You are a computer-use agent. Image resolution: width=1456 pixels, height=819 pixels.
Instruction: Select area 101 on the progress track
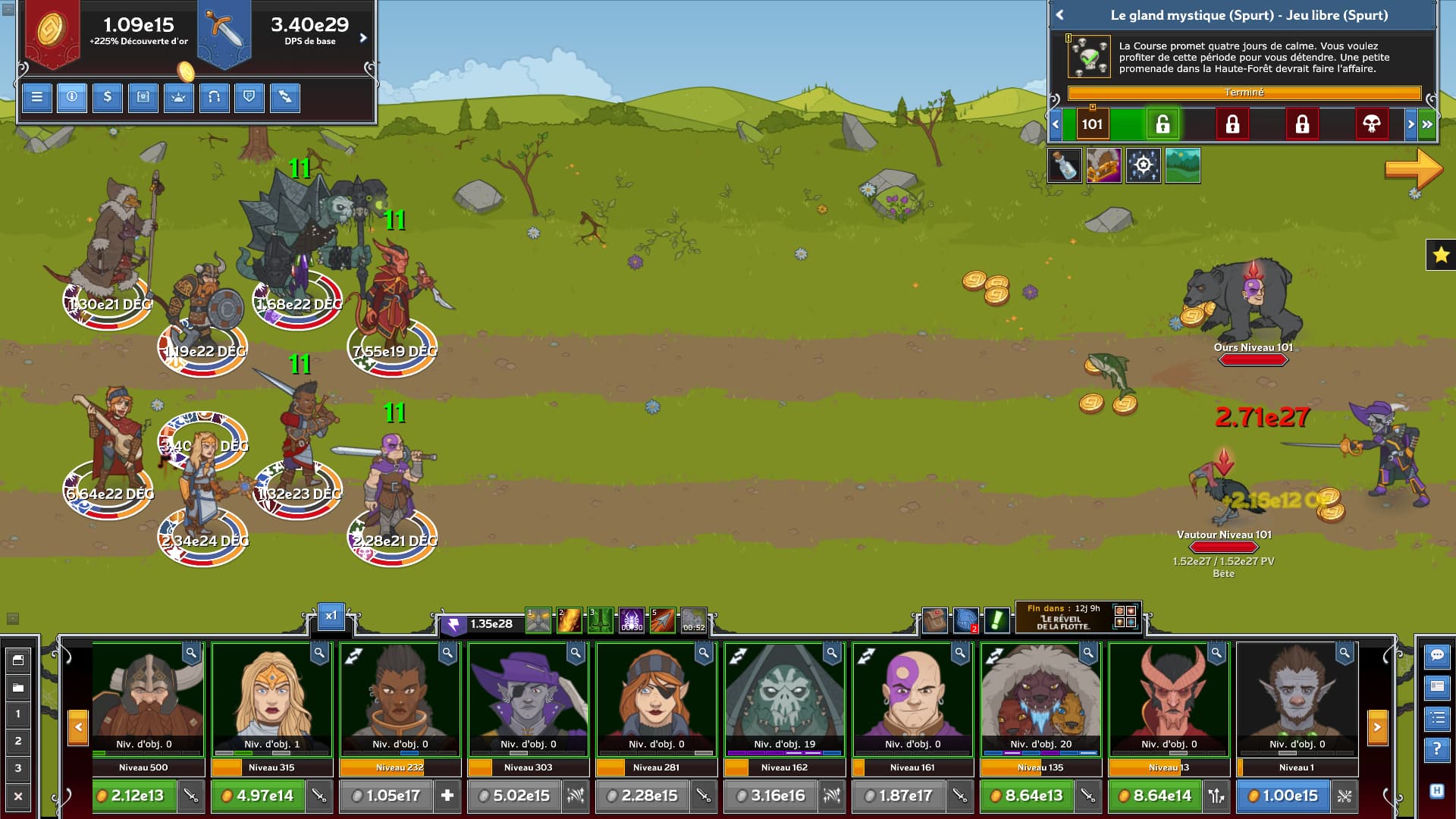(1092, 124)
